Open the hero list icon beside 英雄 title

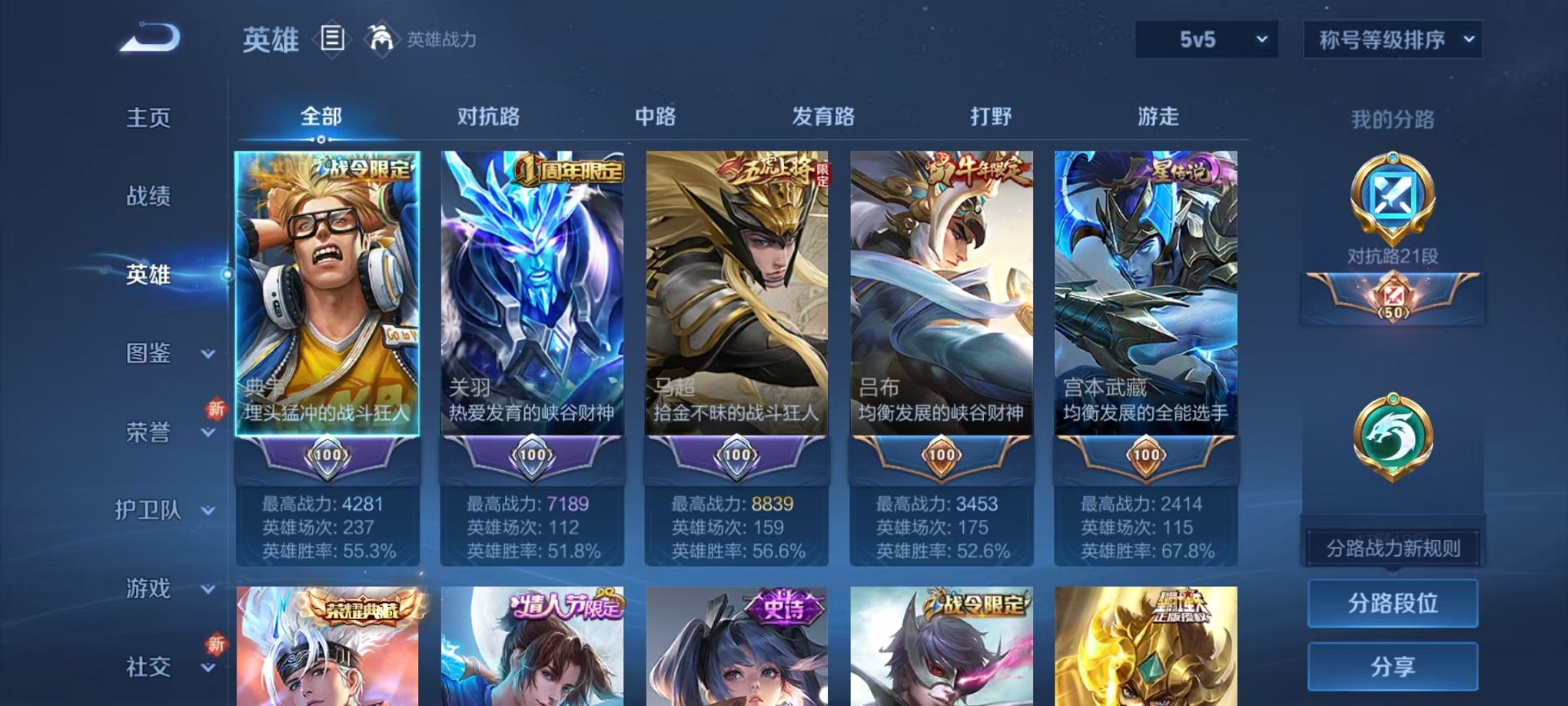tap(331, 40)
